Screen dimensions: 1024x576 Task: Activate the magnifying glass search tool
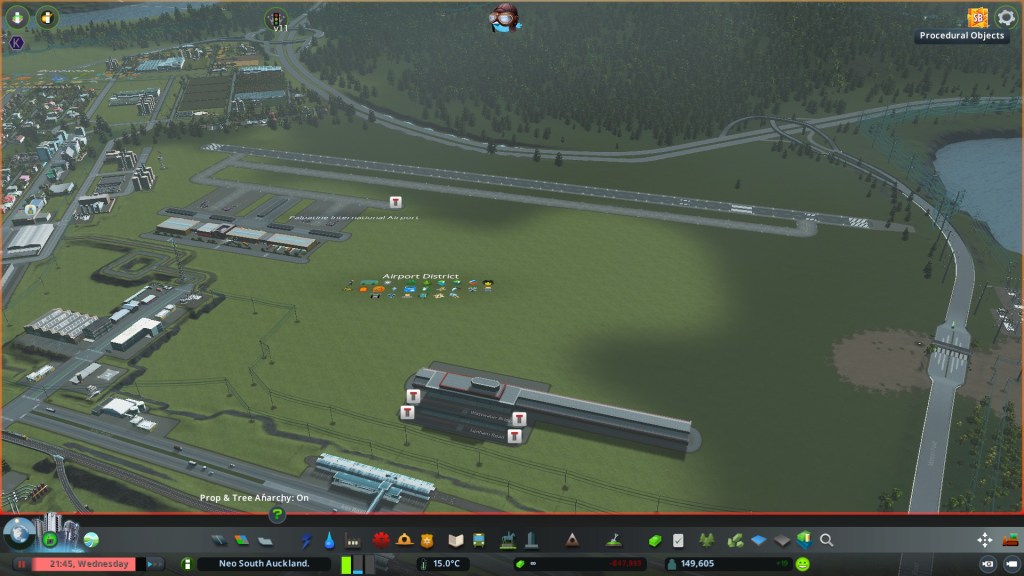827,540
